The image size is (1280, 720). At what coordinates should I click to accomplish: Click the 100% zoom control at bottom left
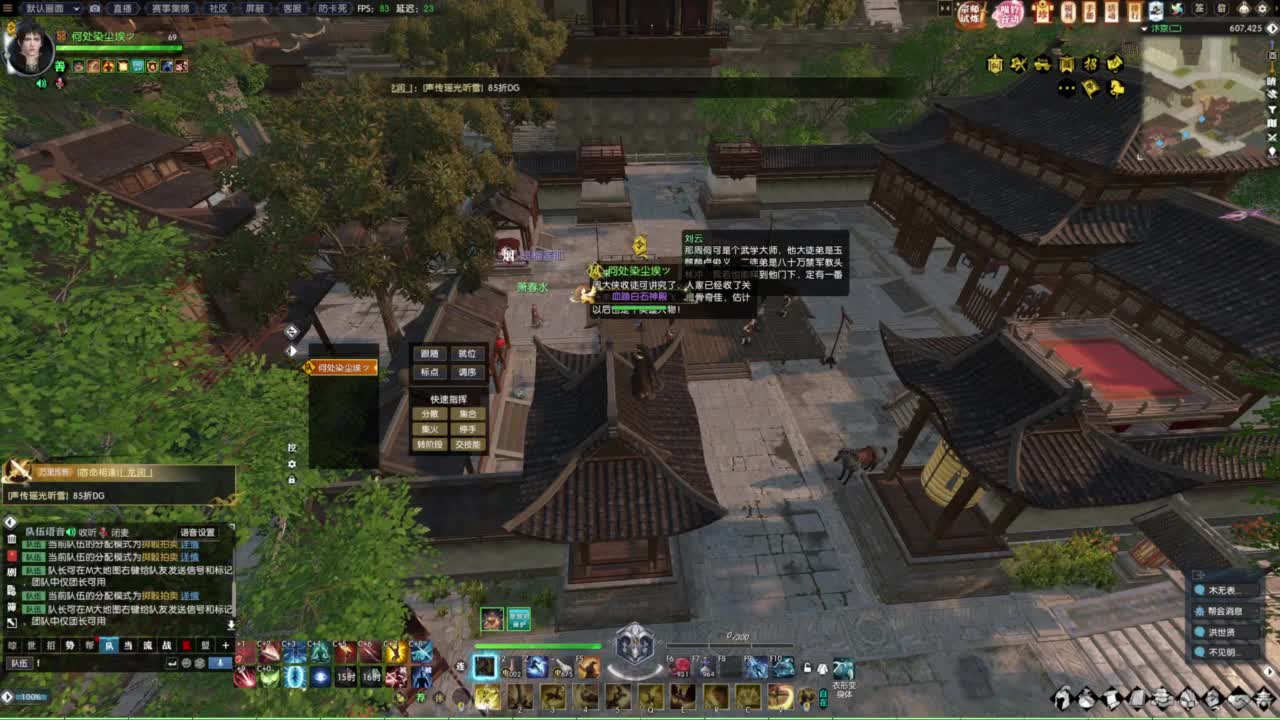[30, 695]
